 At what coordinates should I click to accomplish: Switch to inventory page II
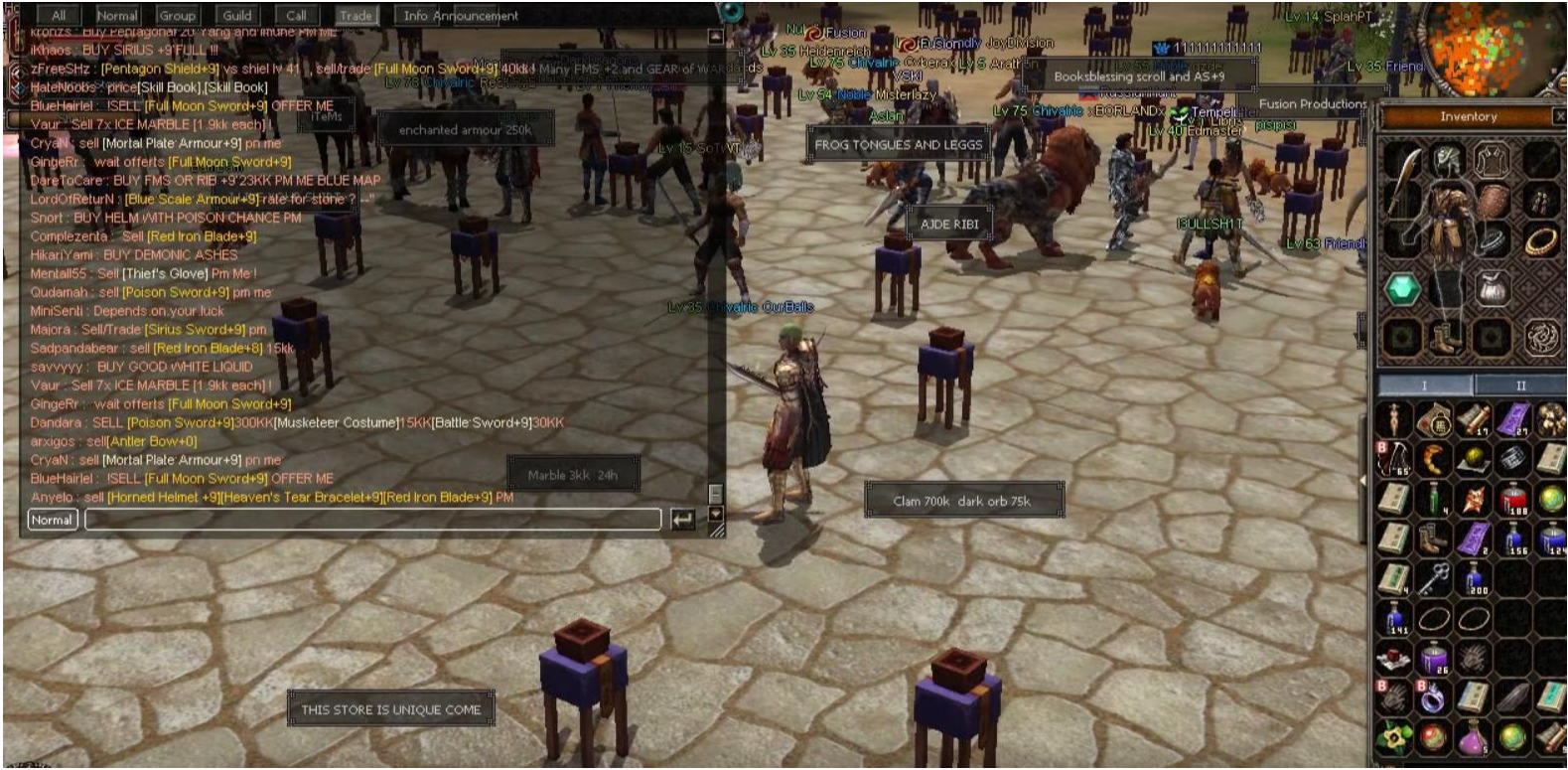(1519, 385)
